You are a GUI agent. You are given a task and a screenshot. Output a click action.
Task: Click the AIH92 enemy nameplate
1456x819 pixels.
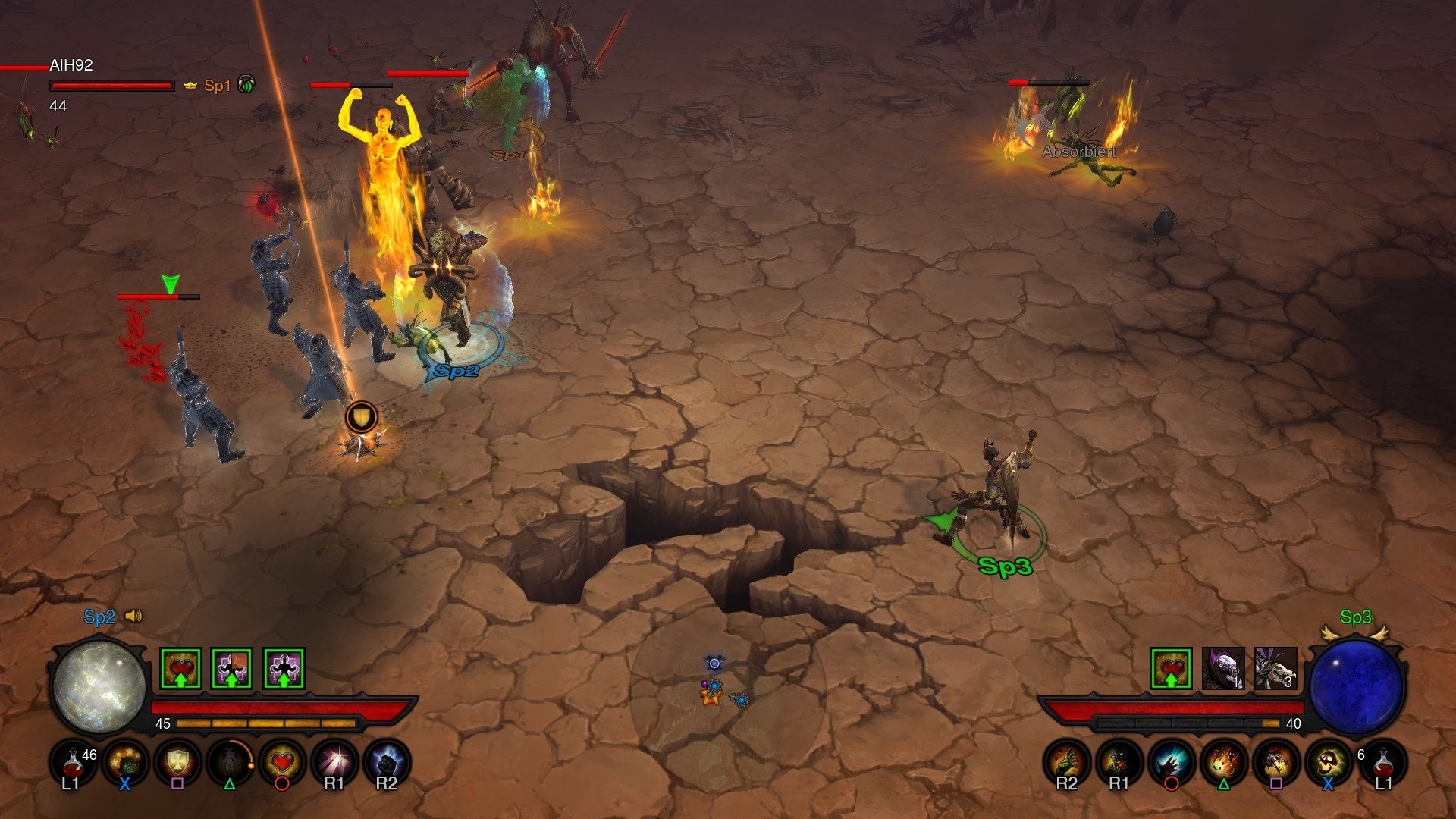point(71,66)
